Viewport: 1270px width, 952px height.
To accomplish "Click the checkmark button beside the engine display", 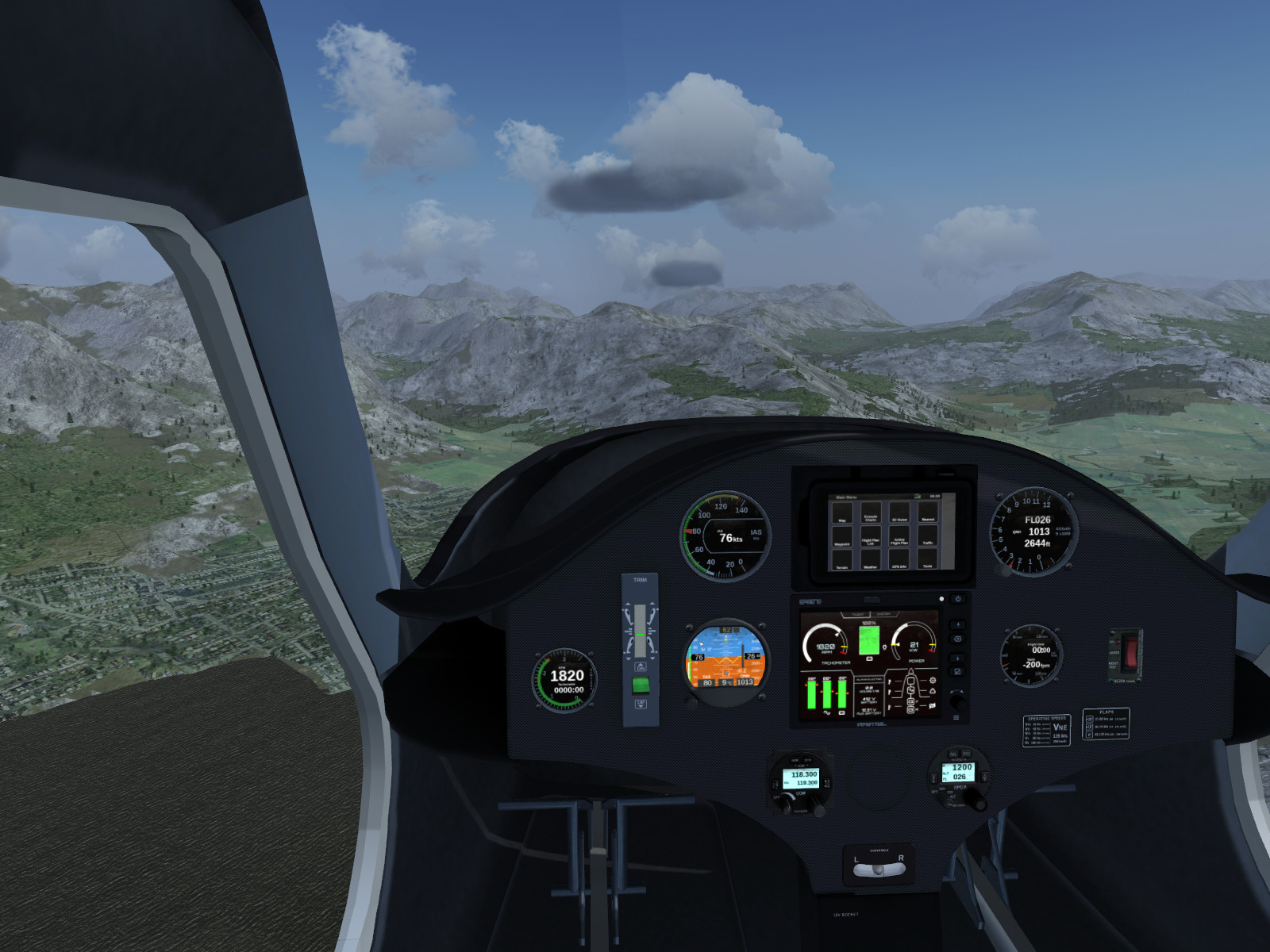I will [x=958, y=672].
